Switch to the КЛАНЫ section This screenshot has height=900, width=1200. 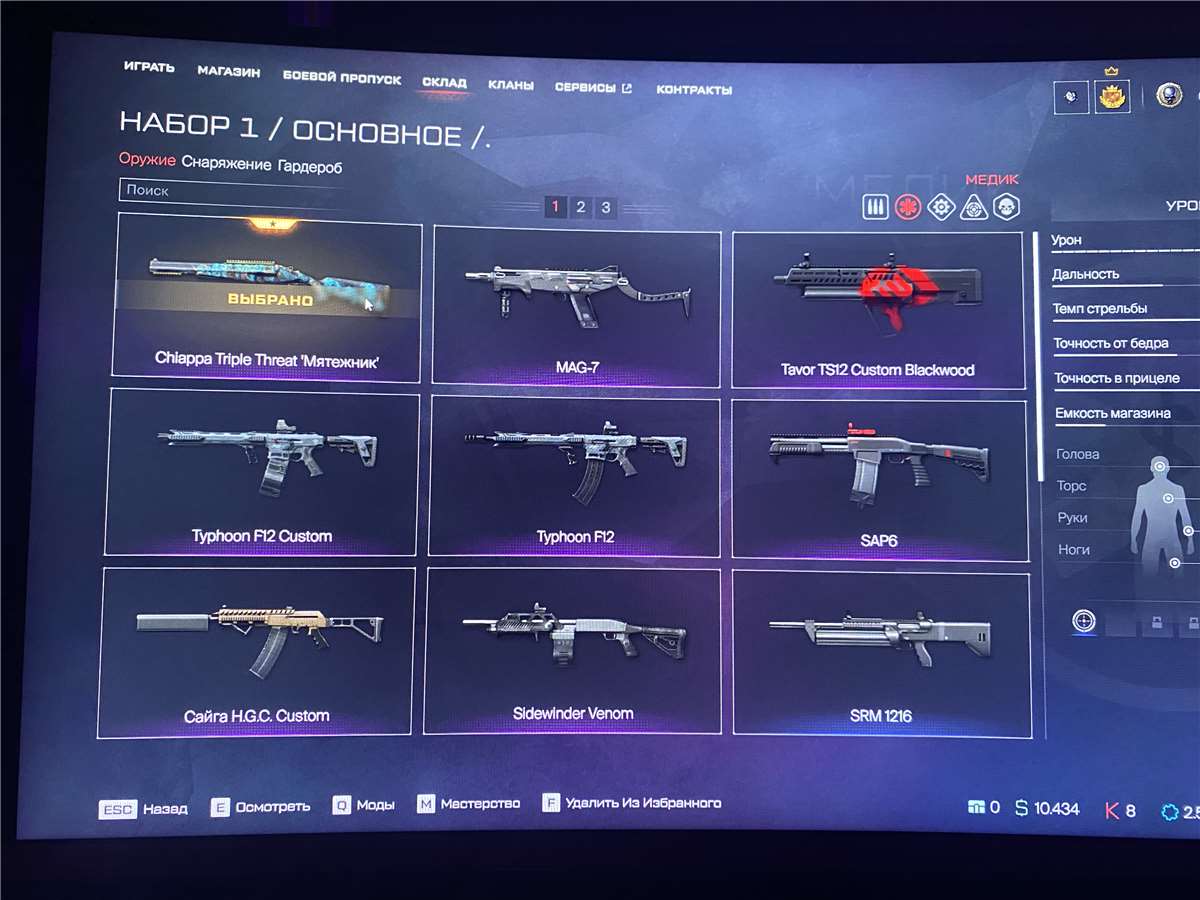510,86
